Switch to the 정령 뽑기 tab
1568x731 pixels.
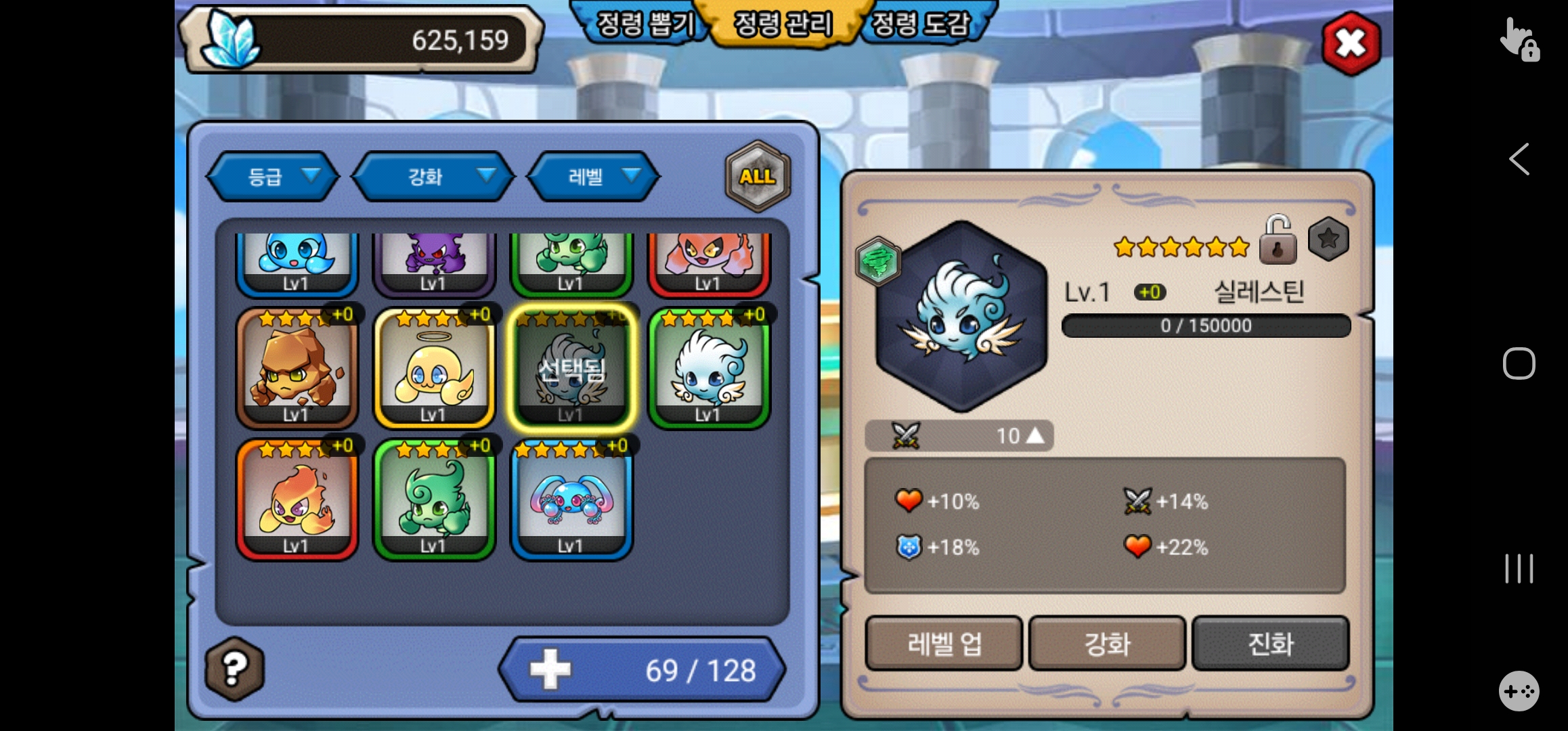pos(643,24)
